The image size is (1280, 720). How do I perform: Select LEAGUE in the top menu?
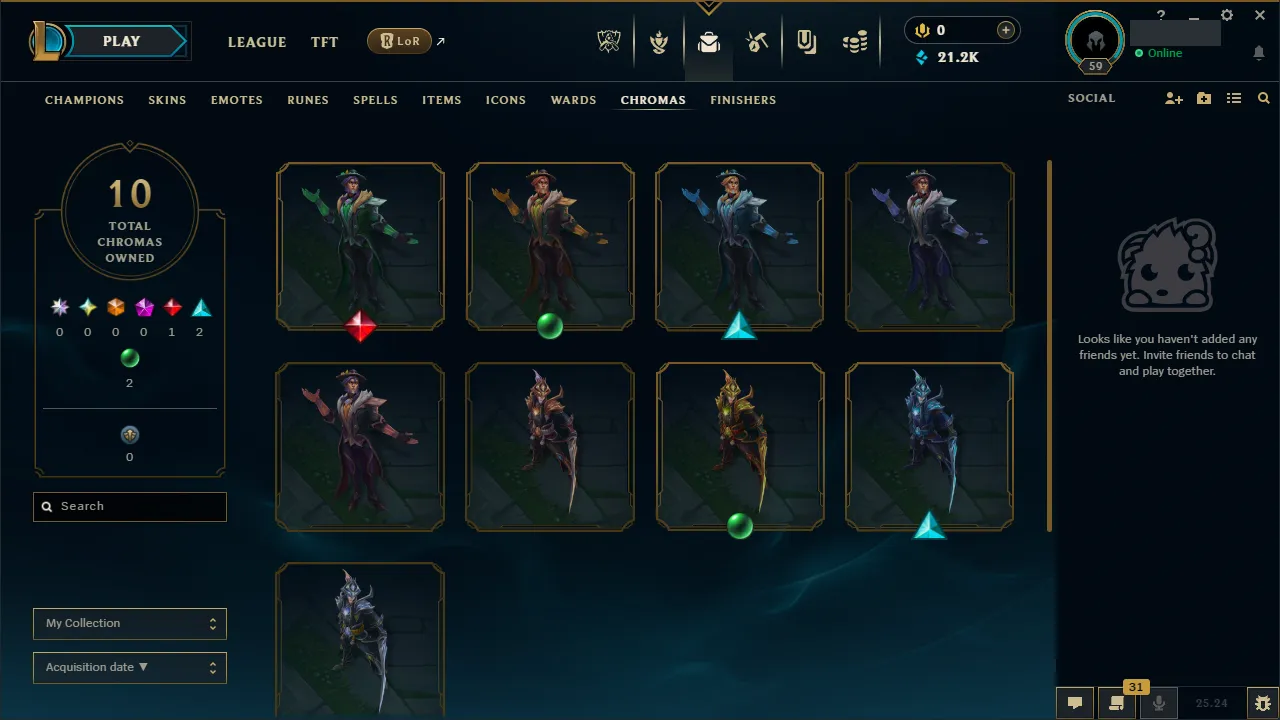pos(257,42)
